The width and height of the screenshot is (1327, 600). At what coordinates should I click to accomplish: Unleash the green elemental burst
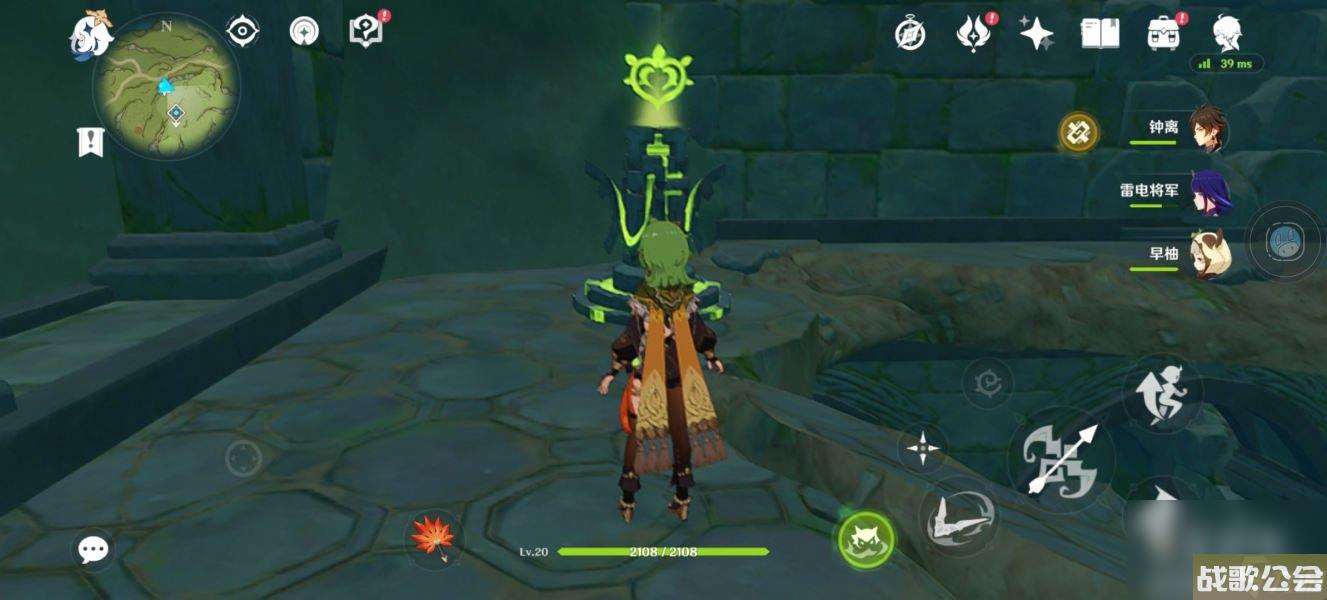click(x=865, y=539)
